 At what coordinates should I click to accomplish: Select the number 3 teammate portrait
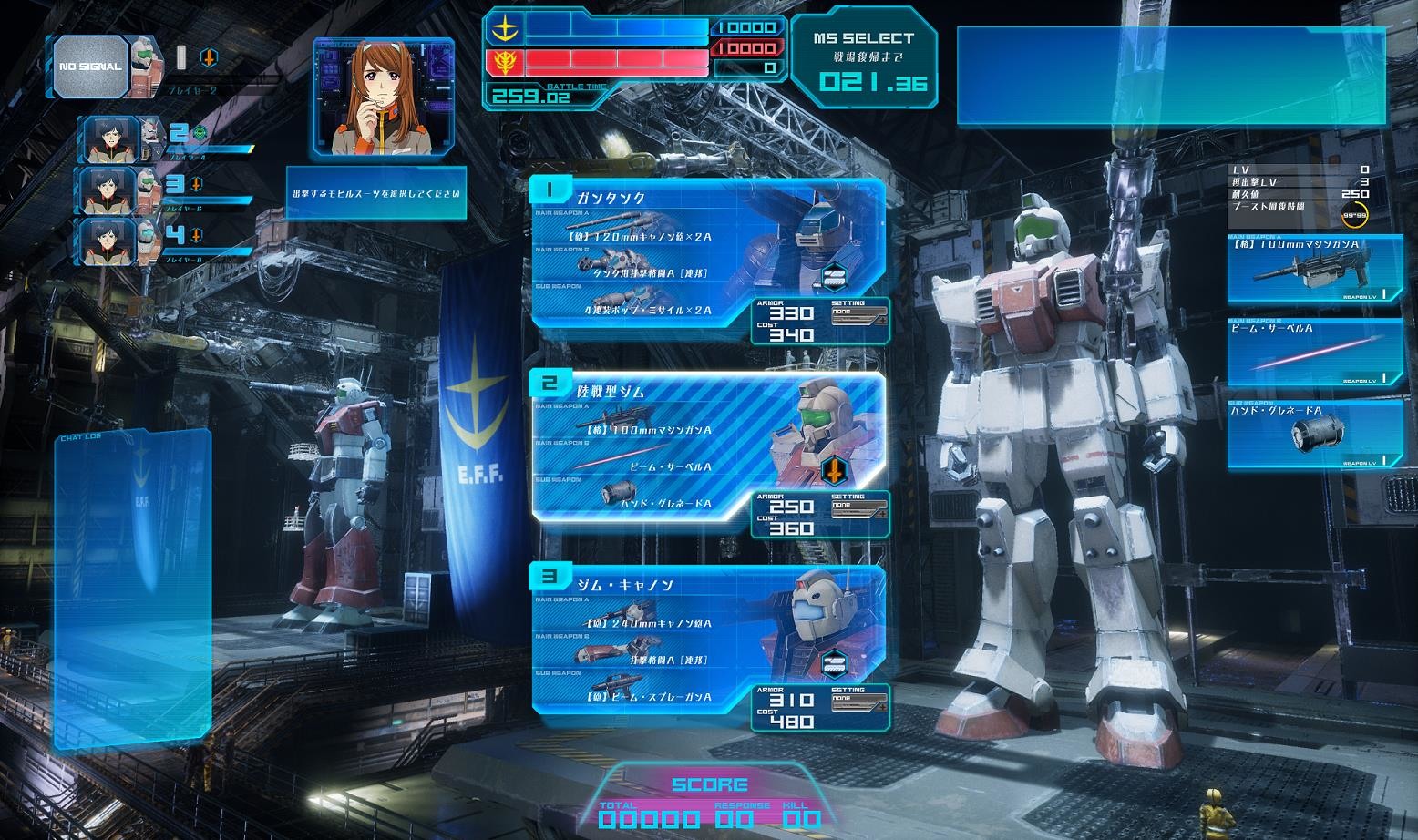point(110,190)
